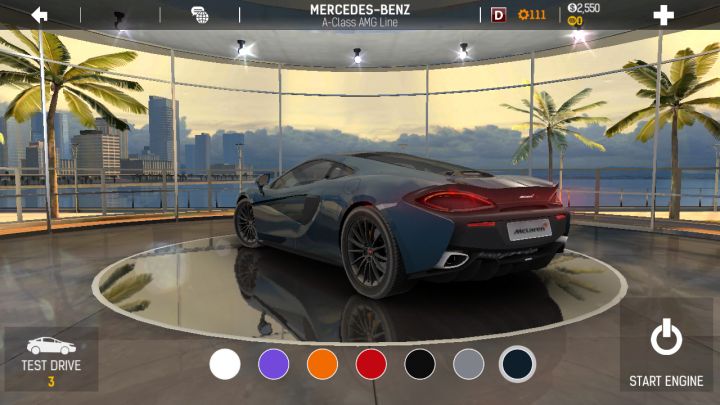This screenshot has height=405, width=720.
Task: Open the globe and coins icon
Action: coord(200,15)
